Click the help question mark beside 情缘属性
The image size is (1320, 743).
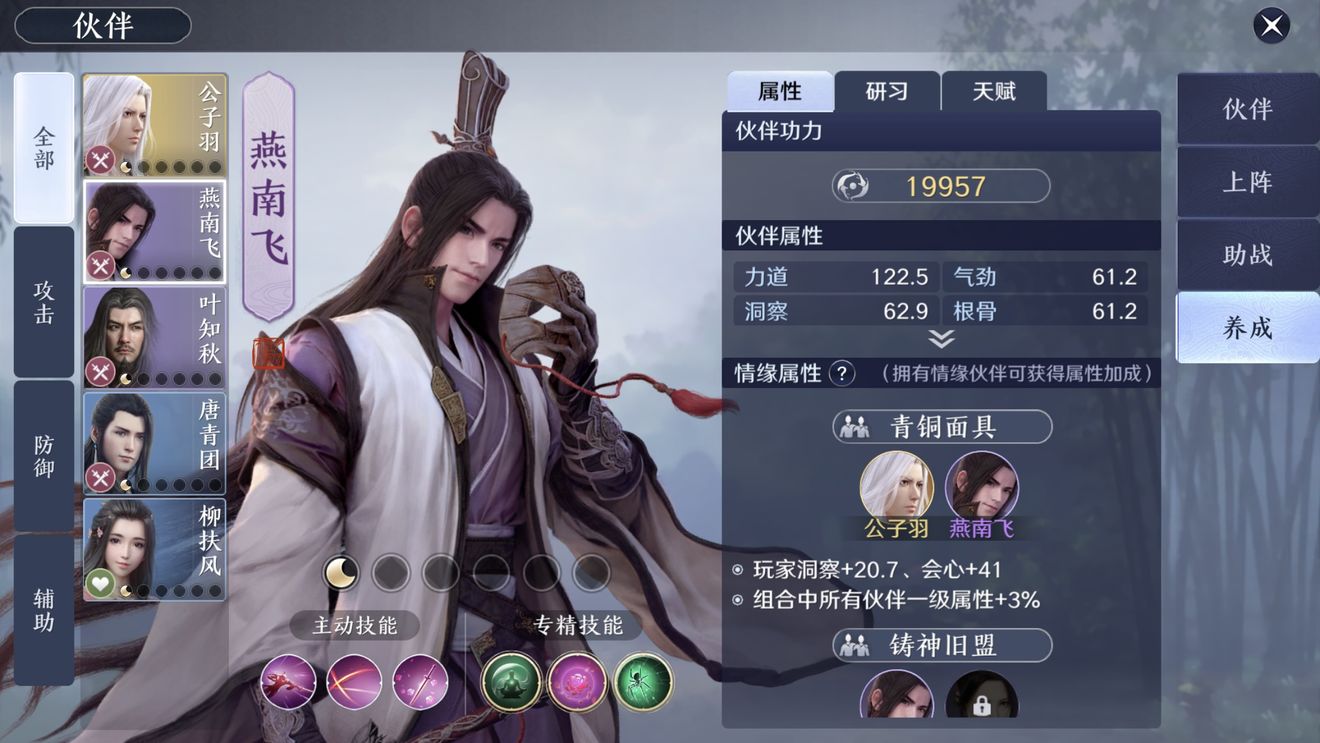(839, 371)
